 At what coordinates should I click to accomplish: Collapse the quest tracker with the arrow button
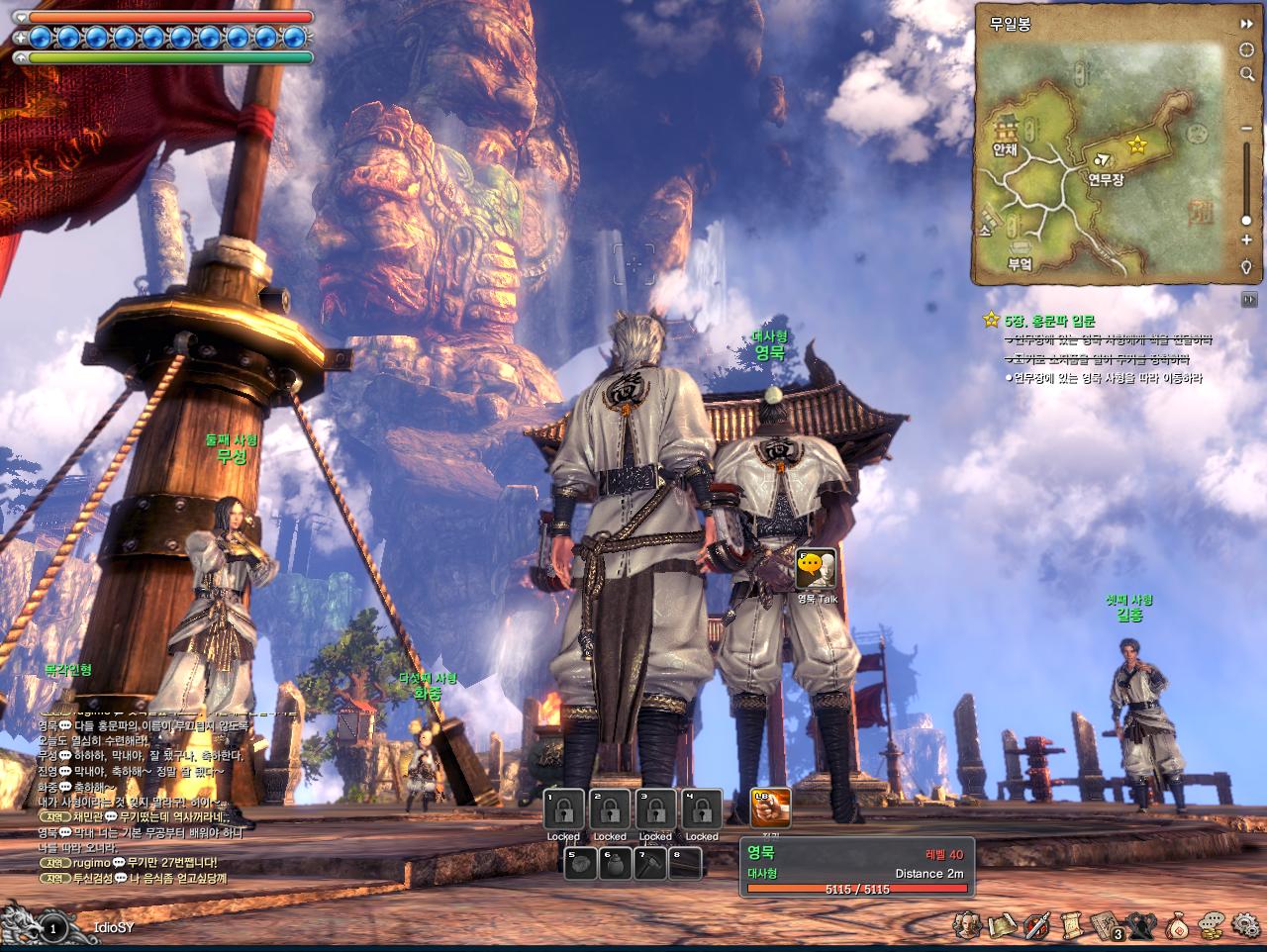1248,299
